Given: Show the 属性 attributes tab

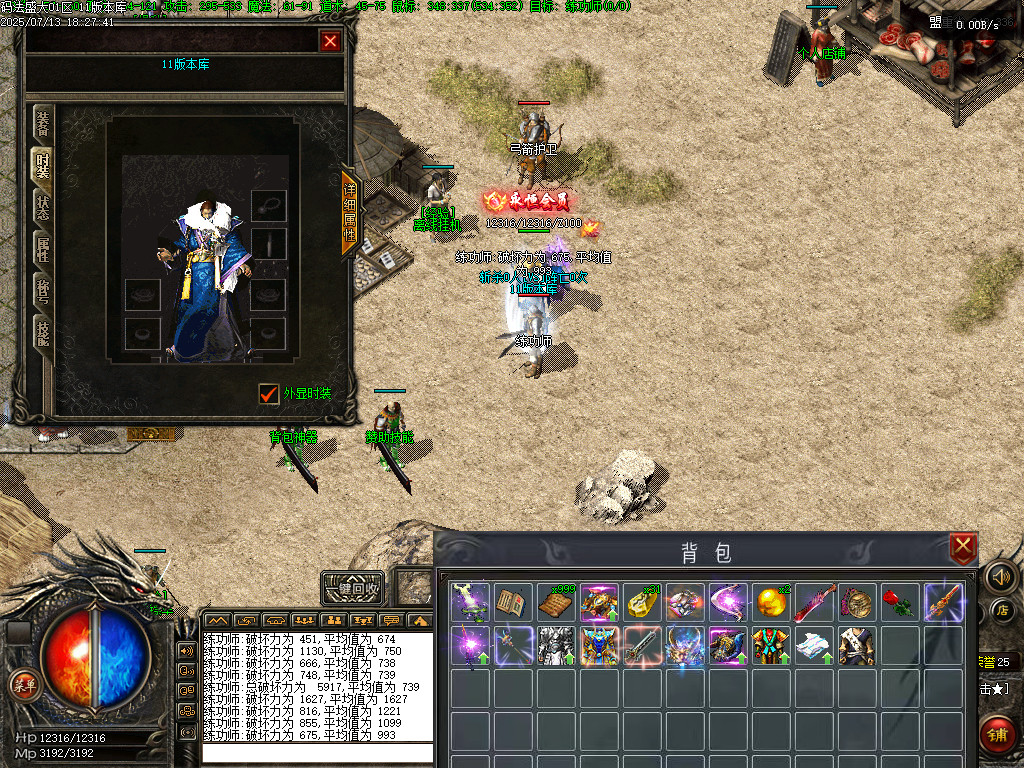Looking at the screenshot, I should point(43,250).
